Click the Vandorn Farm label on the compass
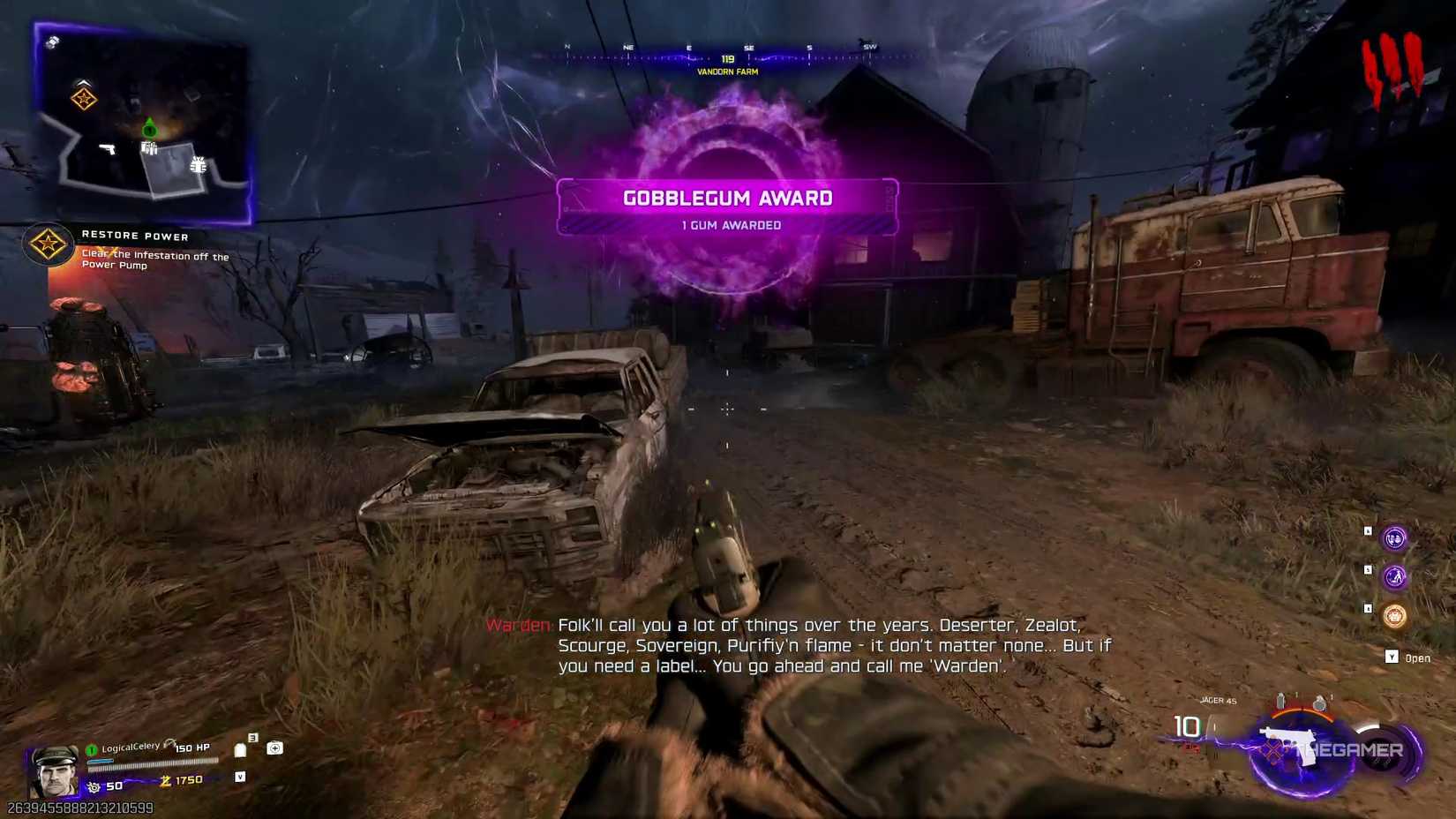This screenshot has width=1456, height=819. (726, 71)
